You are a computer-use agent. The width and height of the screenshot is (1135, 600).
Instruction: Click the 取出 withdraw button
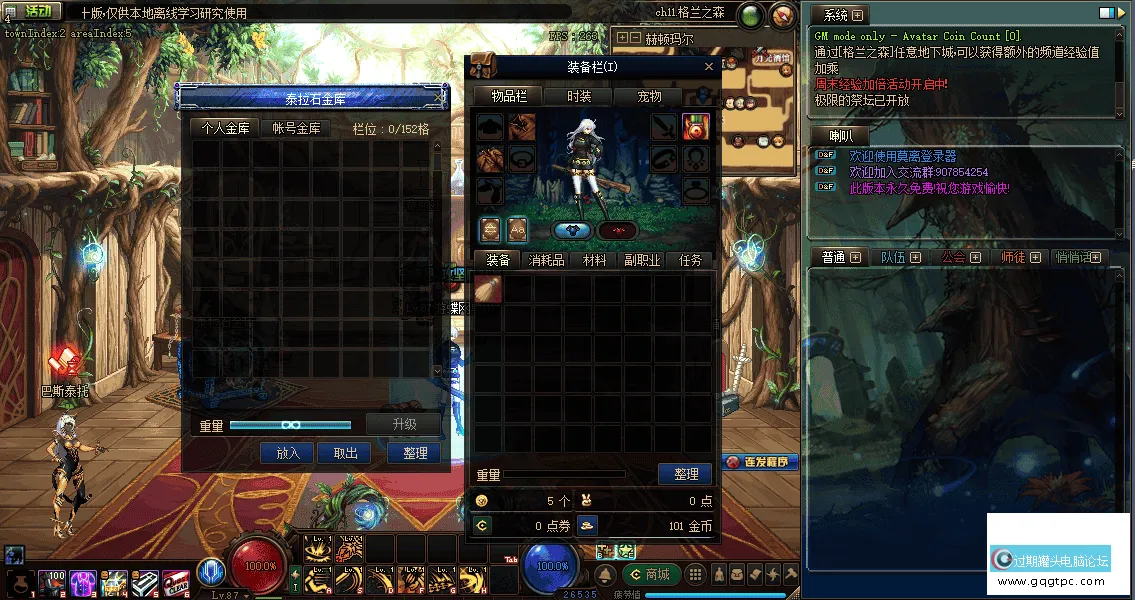345,453
